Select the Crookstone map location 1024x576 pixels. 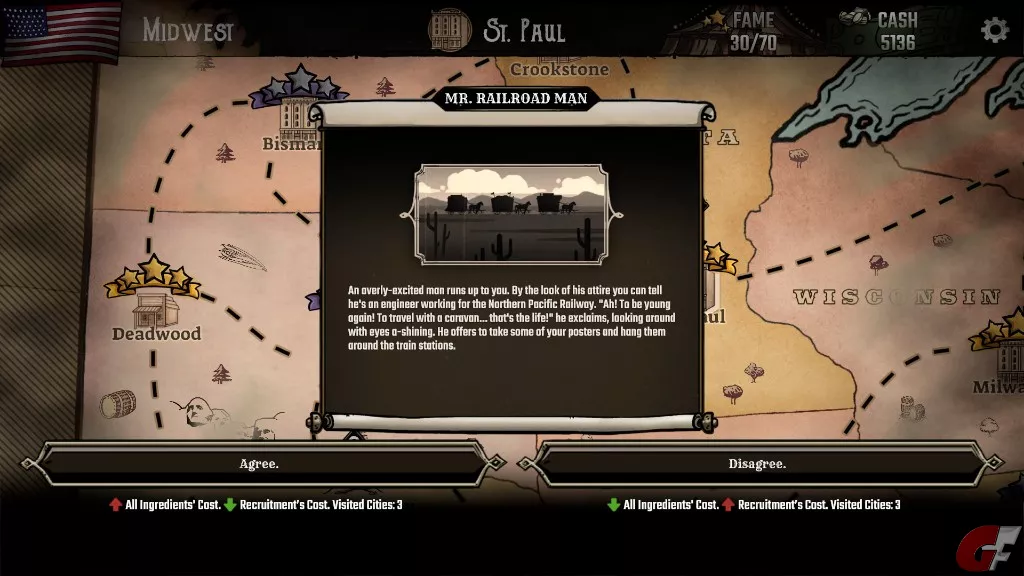point(559,69)
